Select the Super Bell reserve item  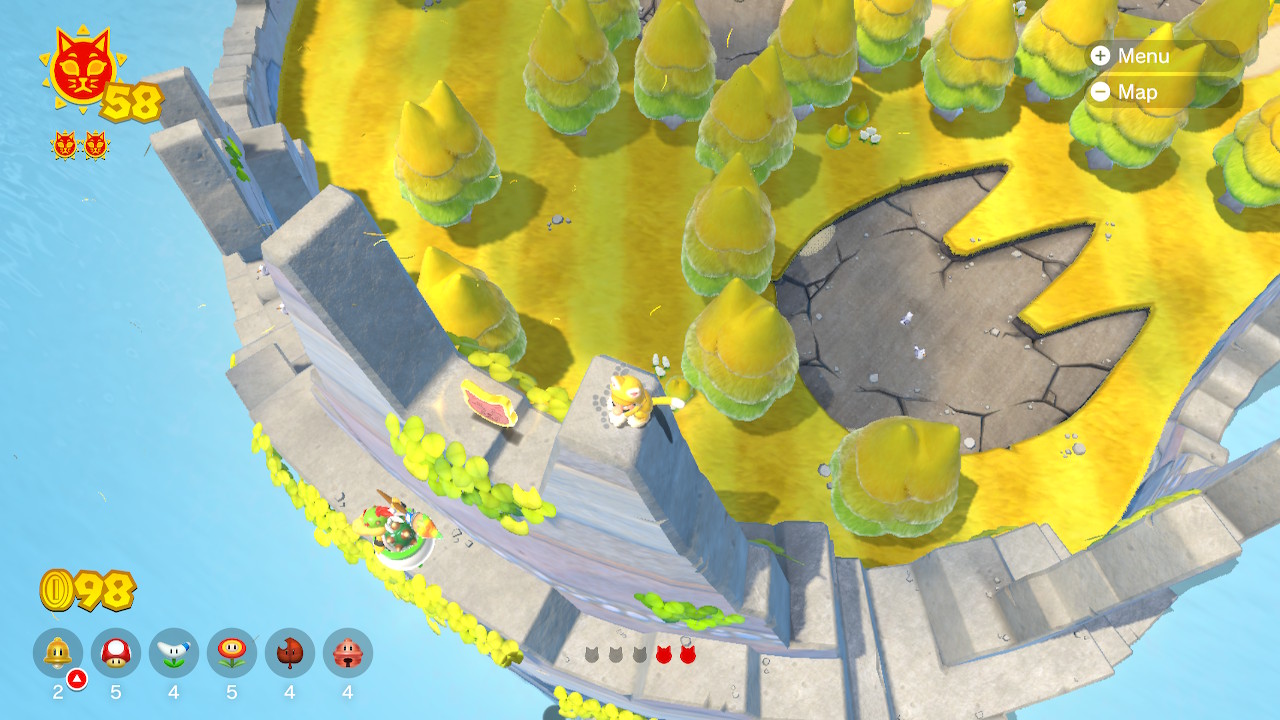click(x=58, y=653)
